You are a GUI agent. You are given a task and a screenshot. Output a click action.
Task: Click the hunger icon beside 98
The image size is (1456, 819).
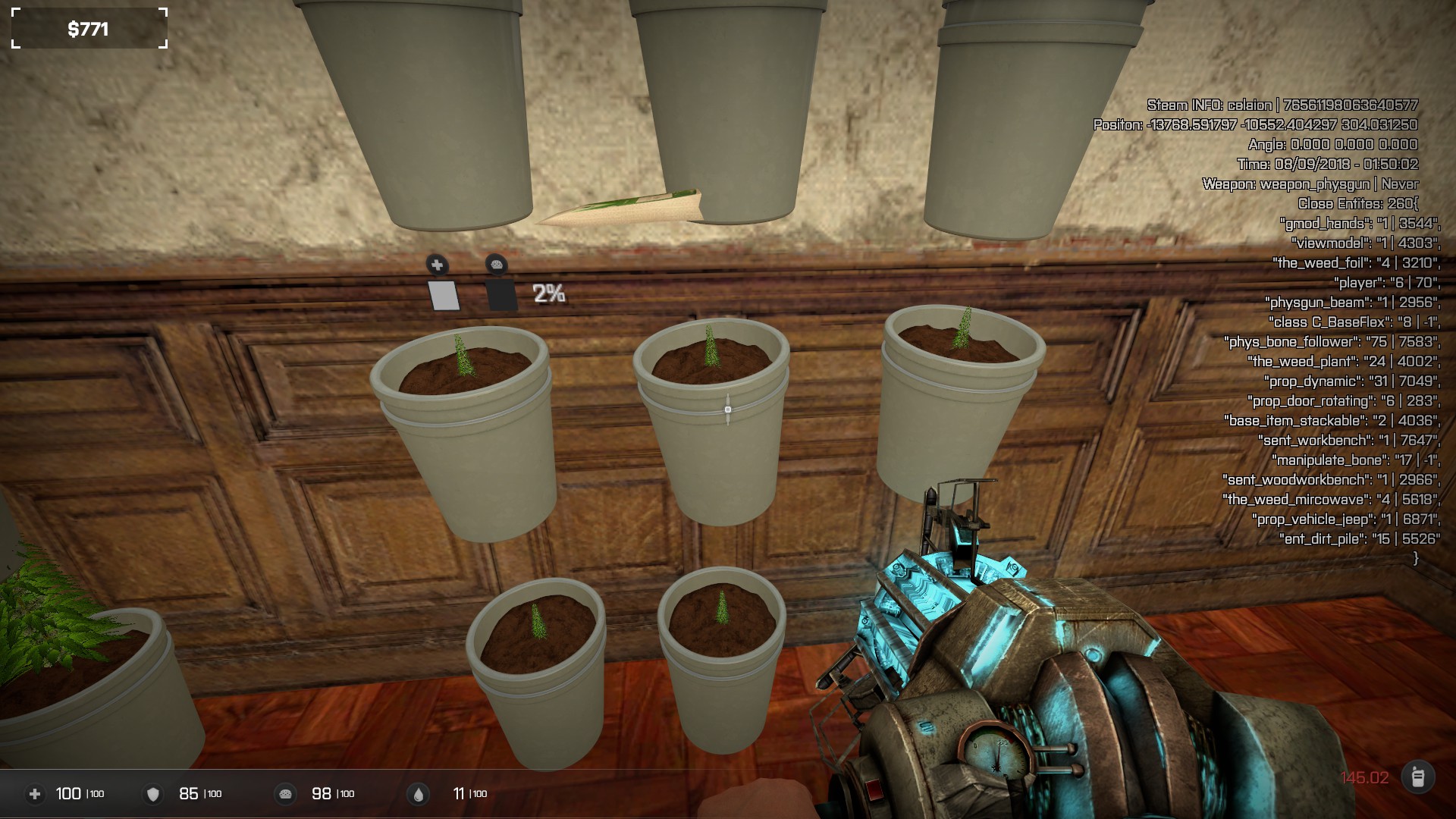(x=286, y=794)
